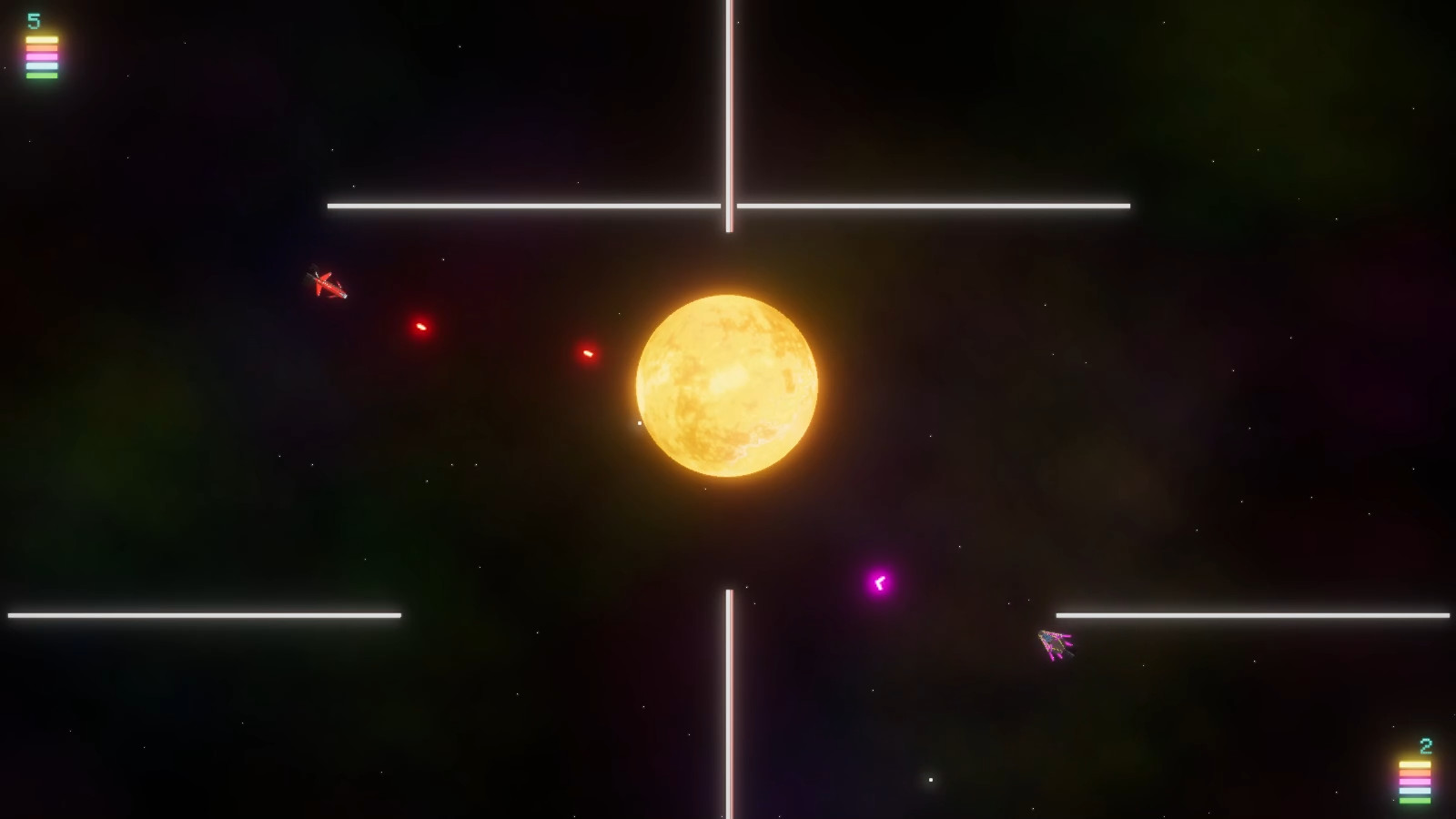The width and height of the screenshot is (1456, 819).
Task: Click the green health bar bottom-right
Action: (1415, 801)
